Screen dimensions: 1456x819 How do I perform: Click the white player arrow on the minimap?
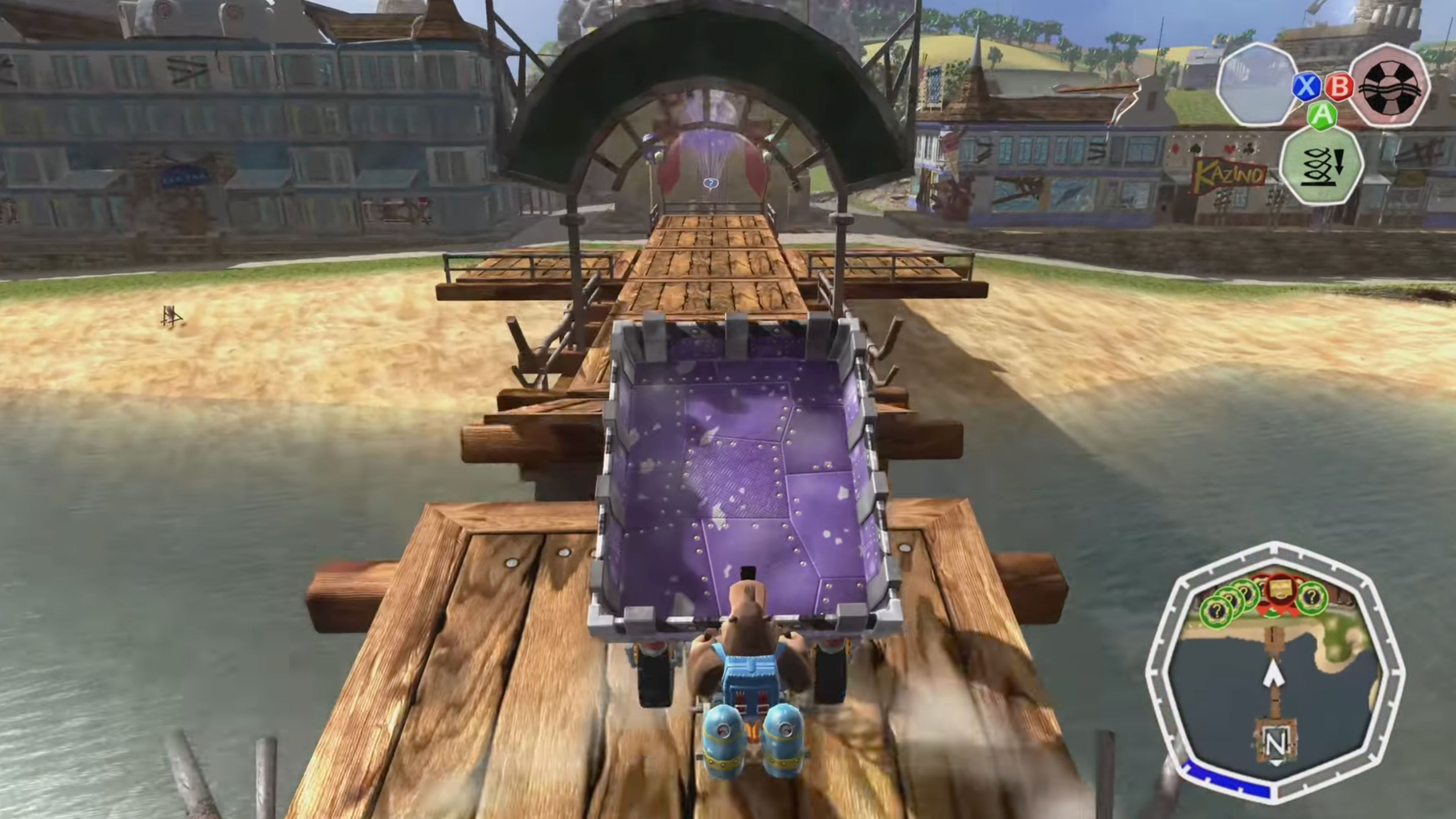click(x=1274, y=674)
